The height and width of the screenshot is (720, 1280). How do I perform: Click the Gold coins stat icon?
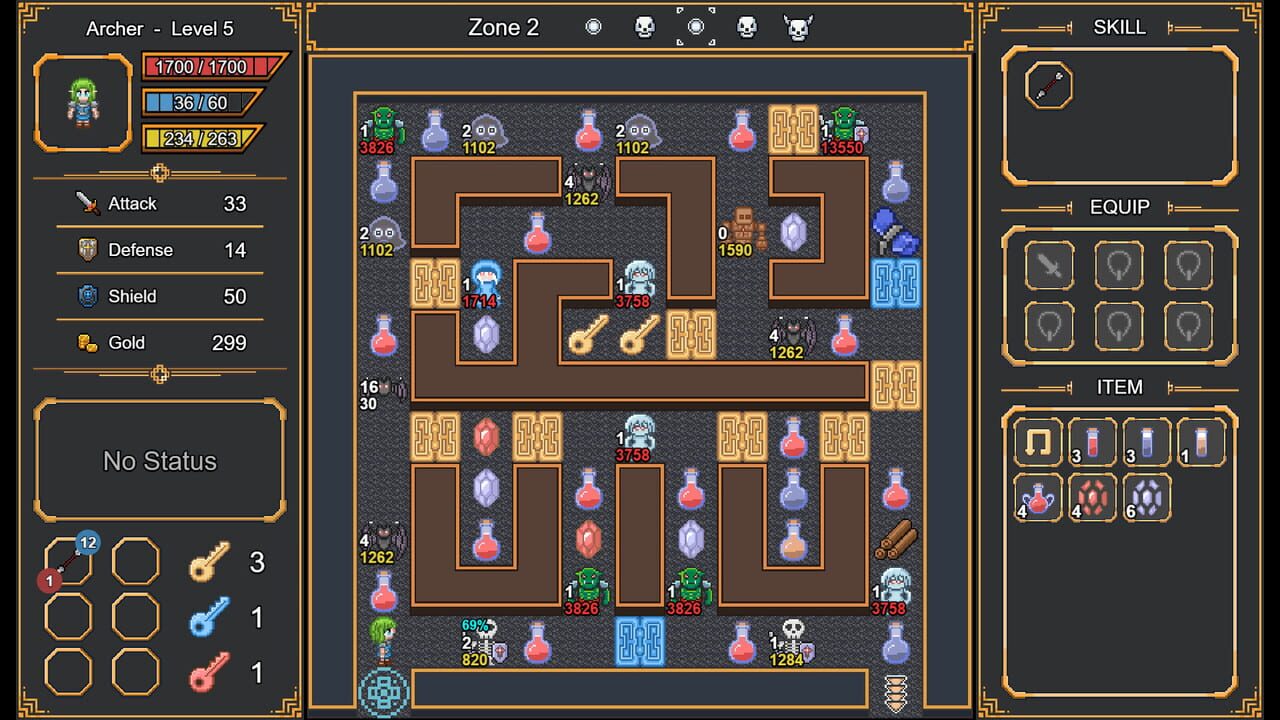86,342
